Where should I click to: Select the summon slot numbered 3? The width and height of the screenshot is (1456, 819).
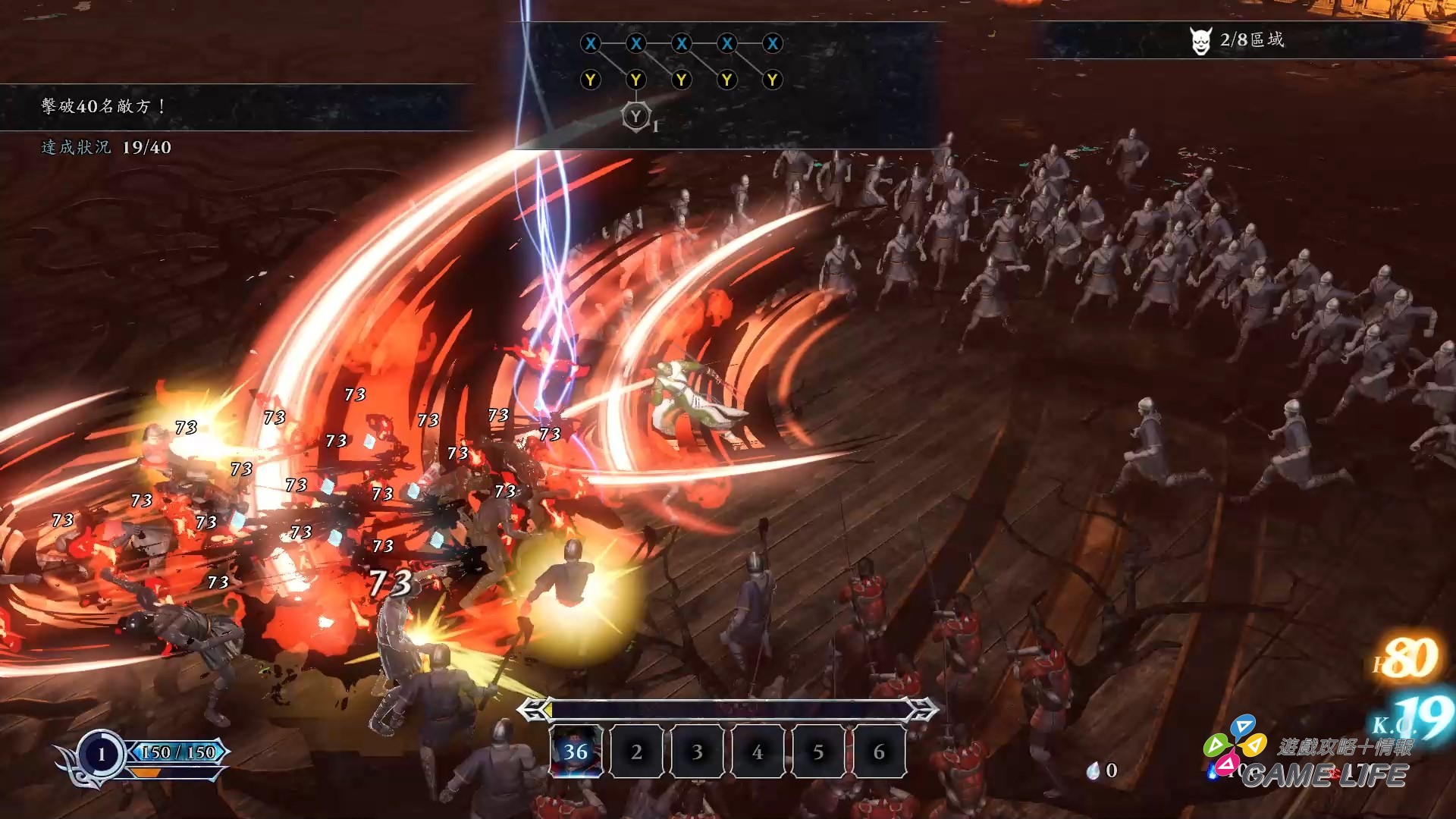pos(697,752)
